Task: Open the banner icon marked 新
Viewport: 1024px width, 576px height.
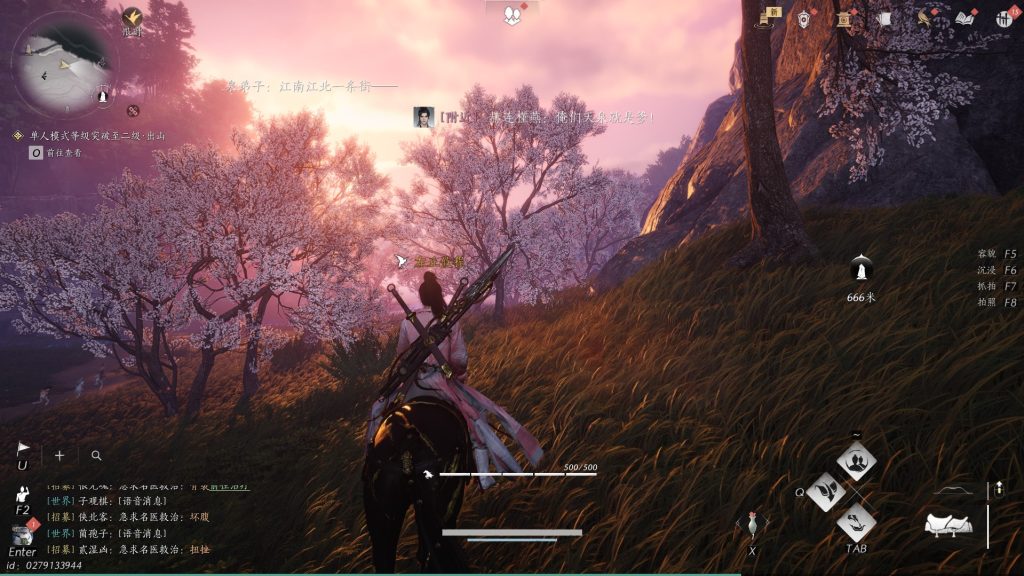Action: tap(772, 17)
